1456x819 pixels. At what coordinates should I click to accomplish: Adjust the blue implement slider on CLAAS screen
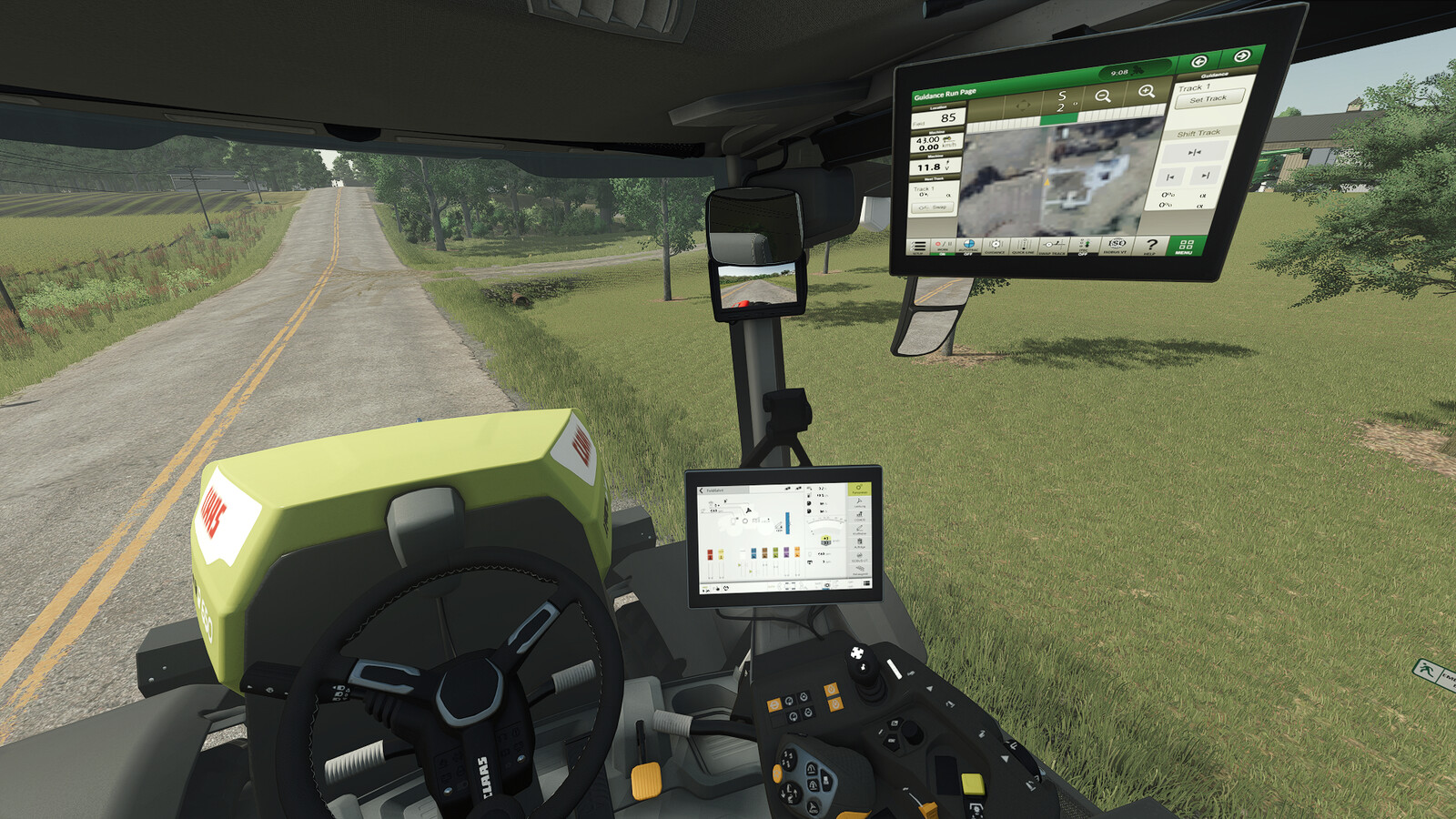point(787,523)
